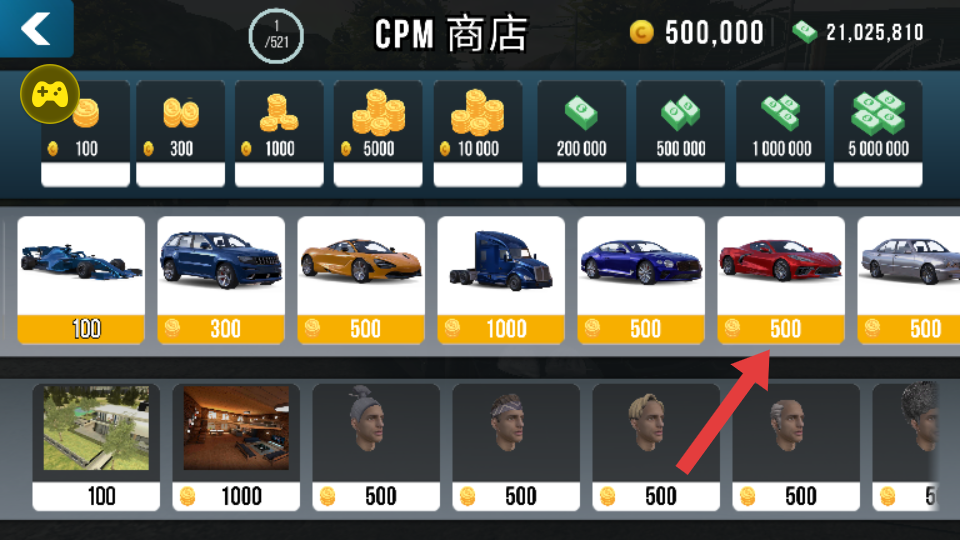960x540 pixels.
Task: Choose the garage interior for 1000 coins
Action: 236,446
